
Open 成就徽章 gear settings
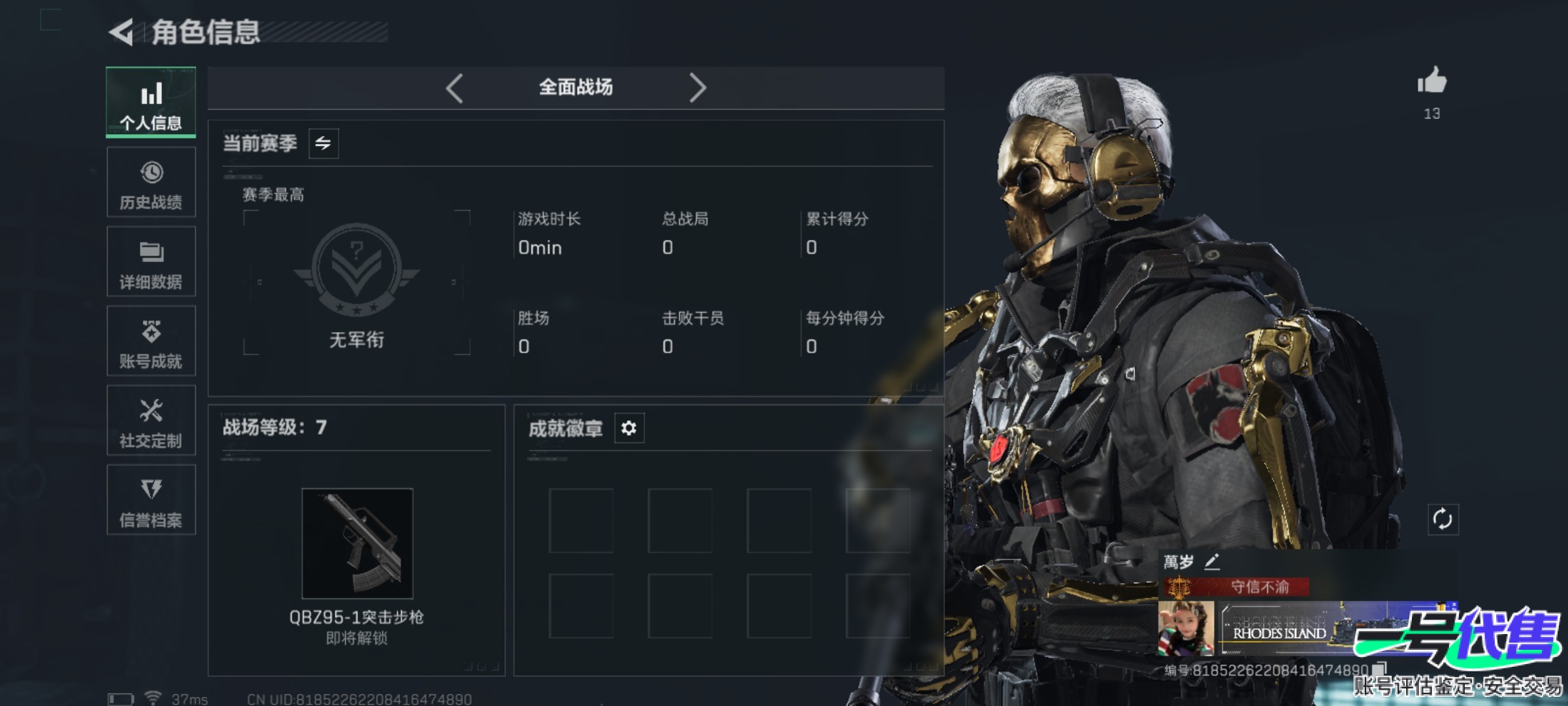(x=629, y=428)
